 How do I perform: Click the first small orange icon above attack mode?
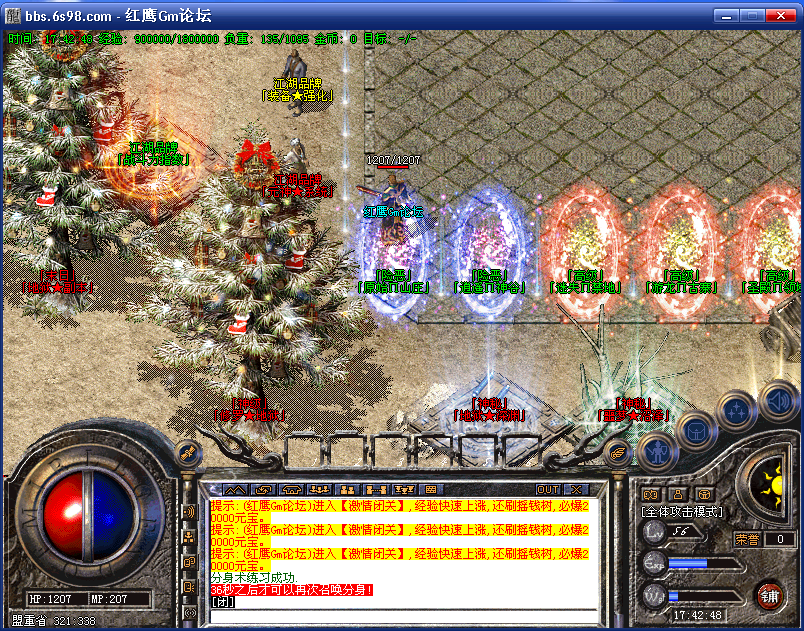tap(650, 493)
